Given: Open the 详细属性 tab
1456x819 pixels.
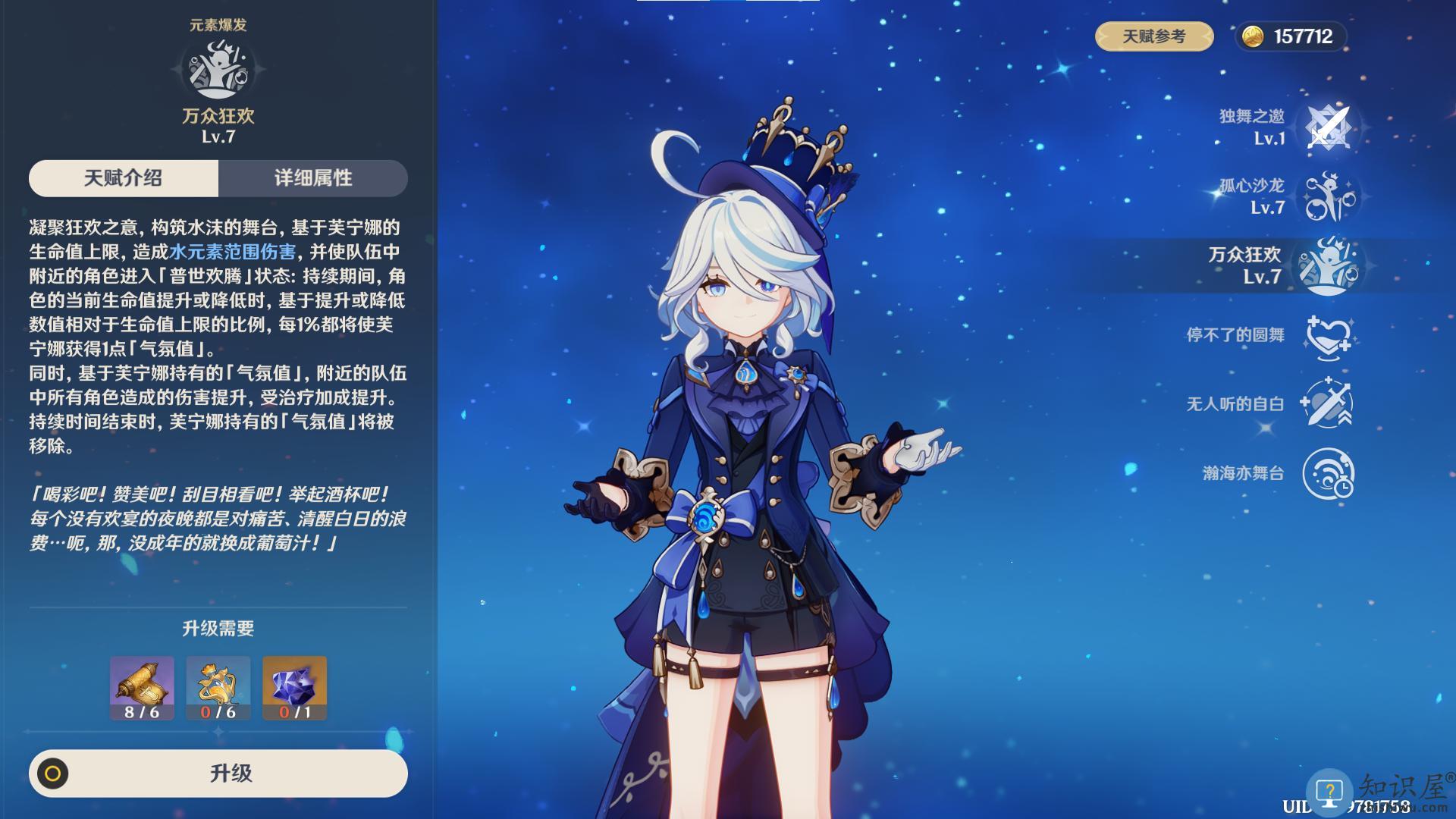Looking at the screenshot, I should [x=312, y=178].
